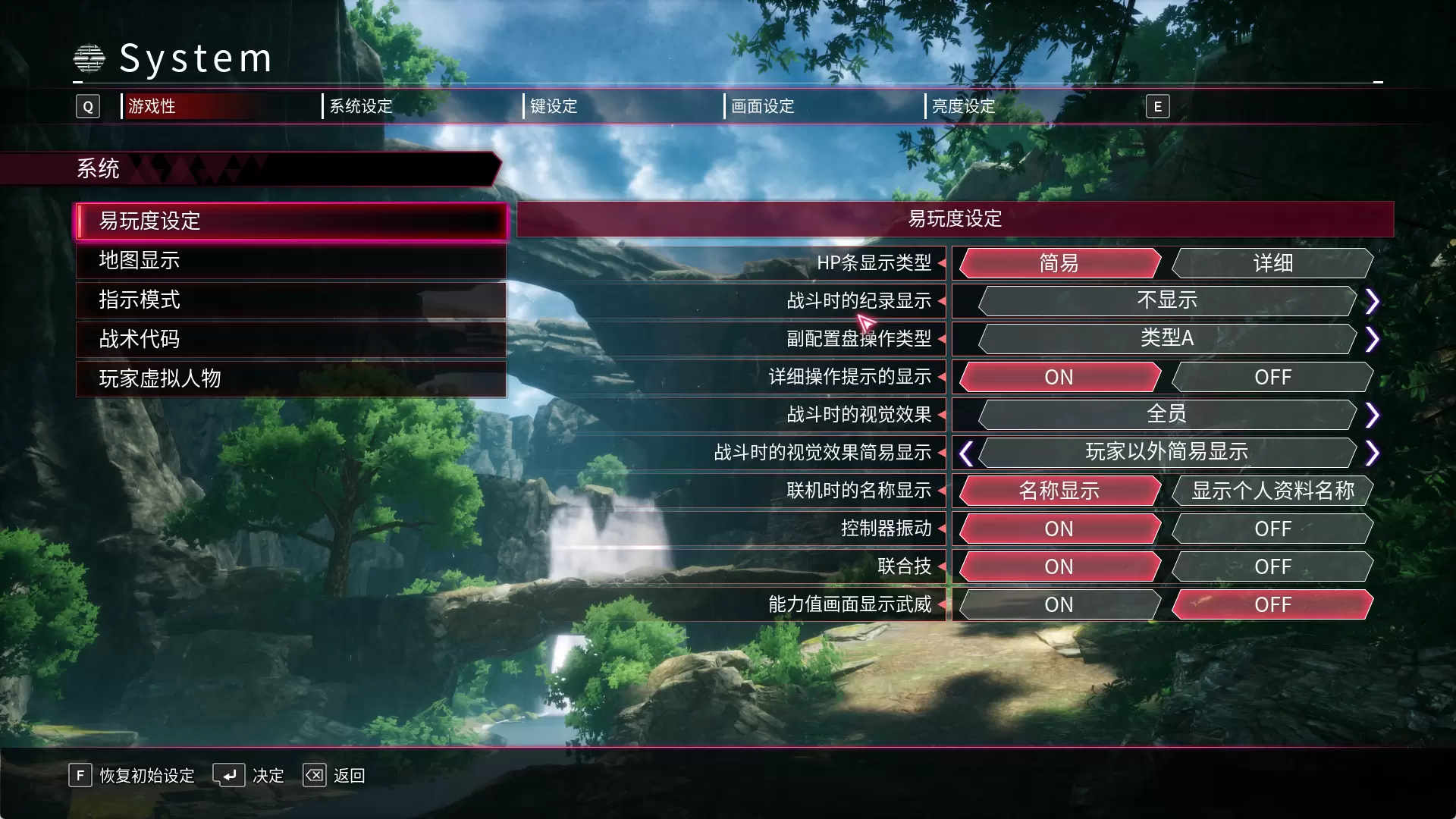The height and width of the screenshot is (819, 1456).
Task: Choose 指示模式 in the left list
Action: tap(290, 300)
